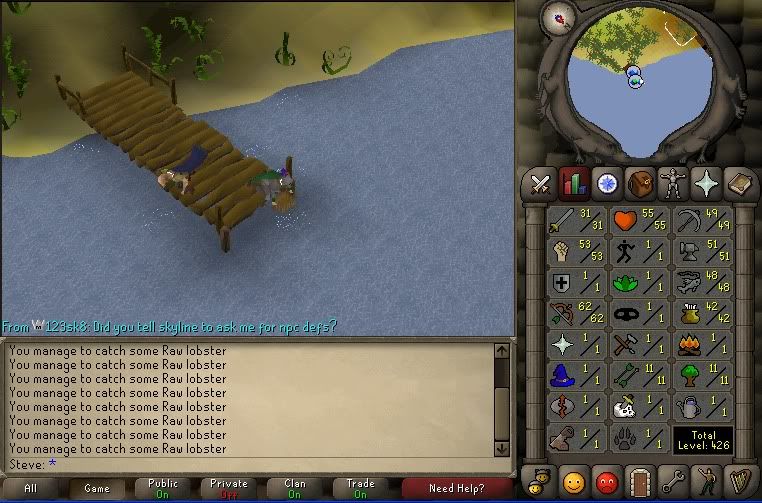Open the Combat Options tab with crossed swords
The image size is (762, 503).
click(x=541, y=183)
